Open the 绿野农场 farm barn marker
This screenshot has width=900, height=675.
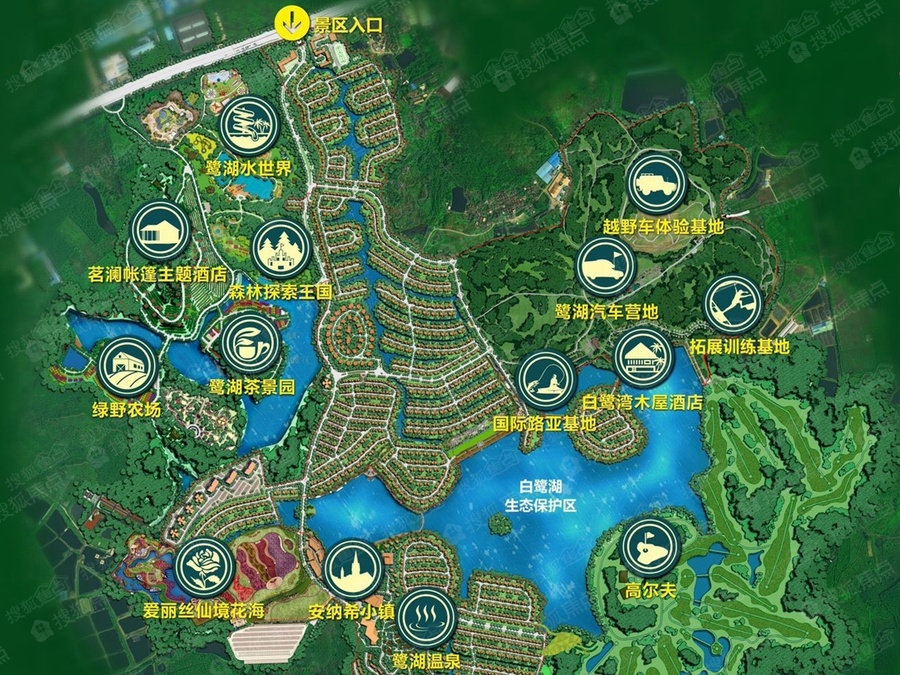coord(127,368)
